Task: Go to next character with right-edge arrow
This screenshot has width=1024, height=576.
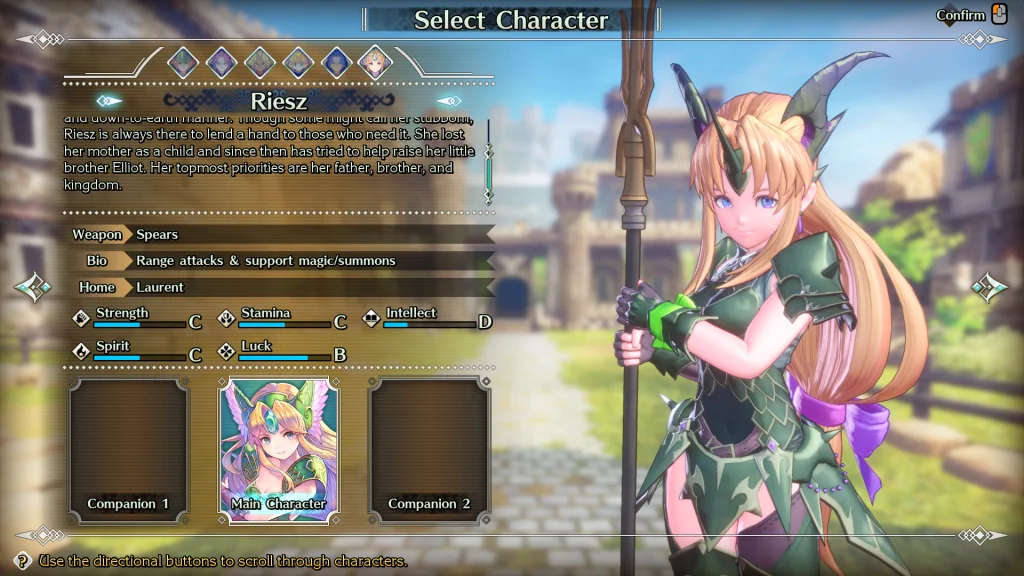Action: click(989, 288)
